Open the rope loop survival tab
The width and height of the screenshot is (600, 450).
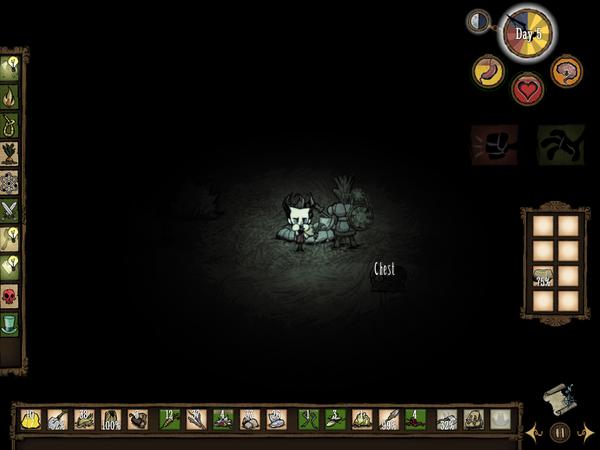[x=10, y=125]
